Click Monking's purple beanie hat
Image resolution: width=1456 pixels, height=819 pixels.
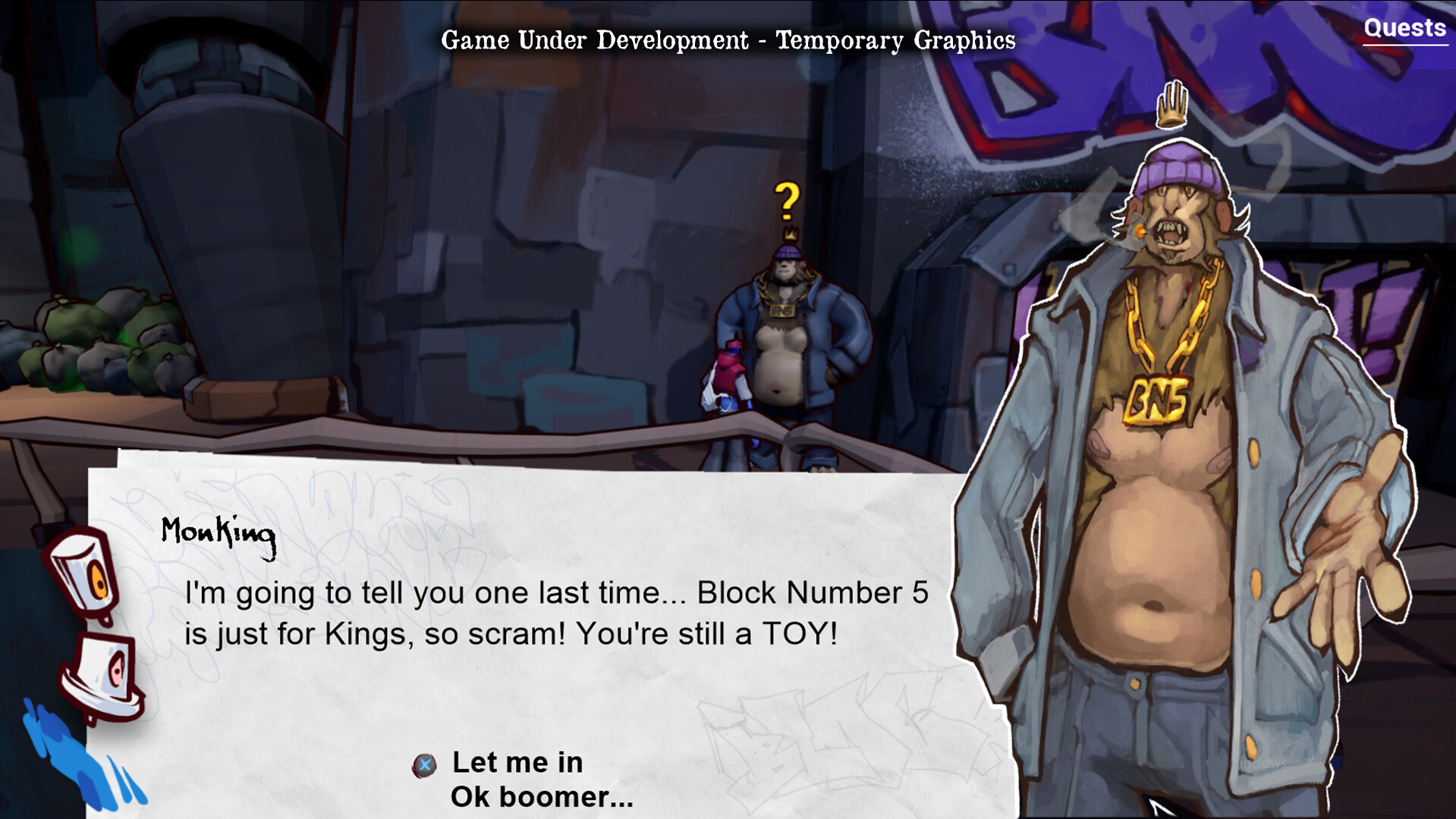pyautogui.click(x=1178, y=168)
